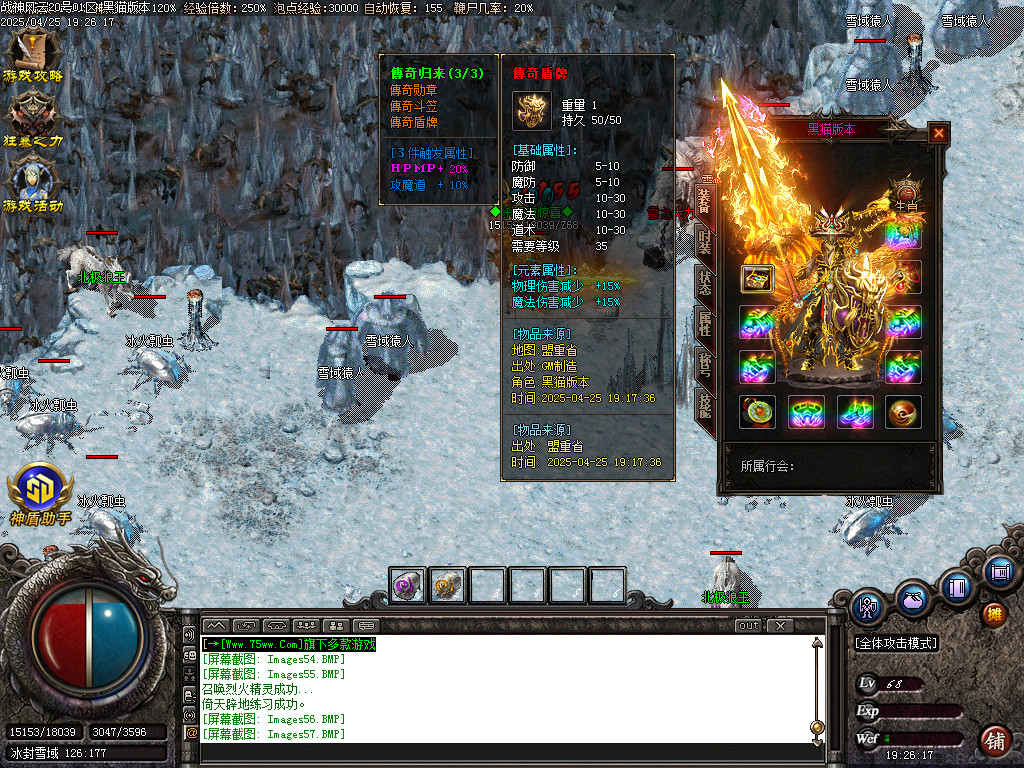Screen dimensions: 1024x768
Task: Select the golden shield equipment slot
Action: (757, 279)
